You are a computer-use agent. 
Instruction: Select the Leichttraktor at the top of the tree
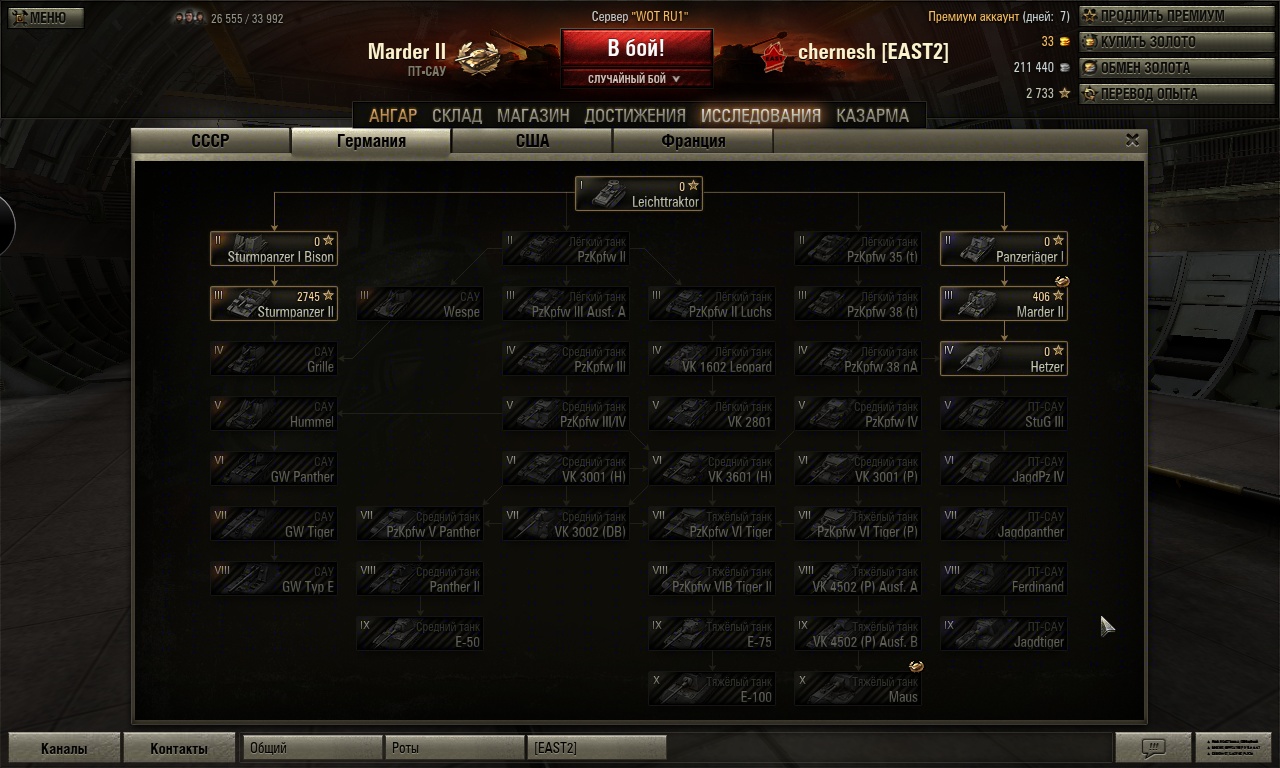pyautogui.click(x=638, y=193)
